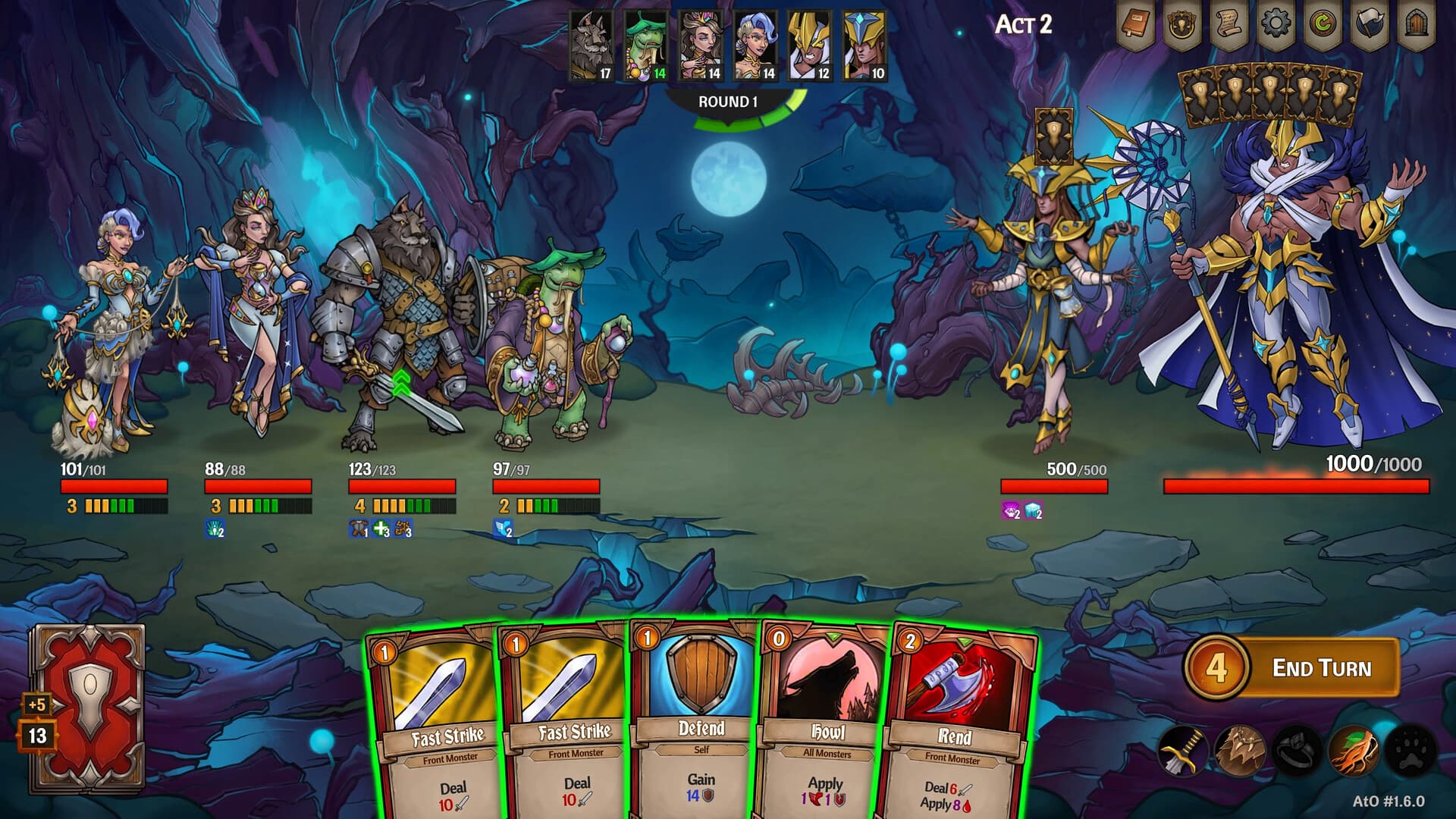The image size is (1456, 819).
Task: Click the green circular arrow reload button
Action: click(1323, 25)
